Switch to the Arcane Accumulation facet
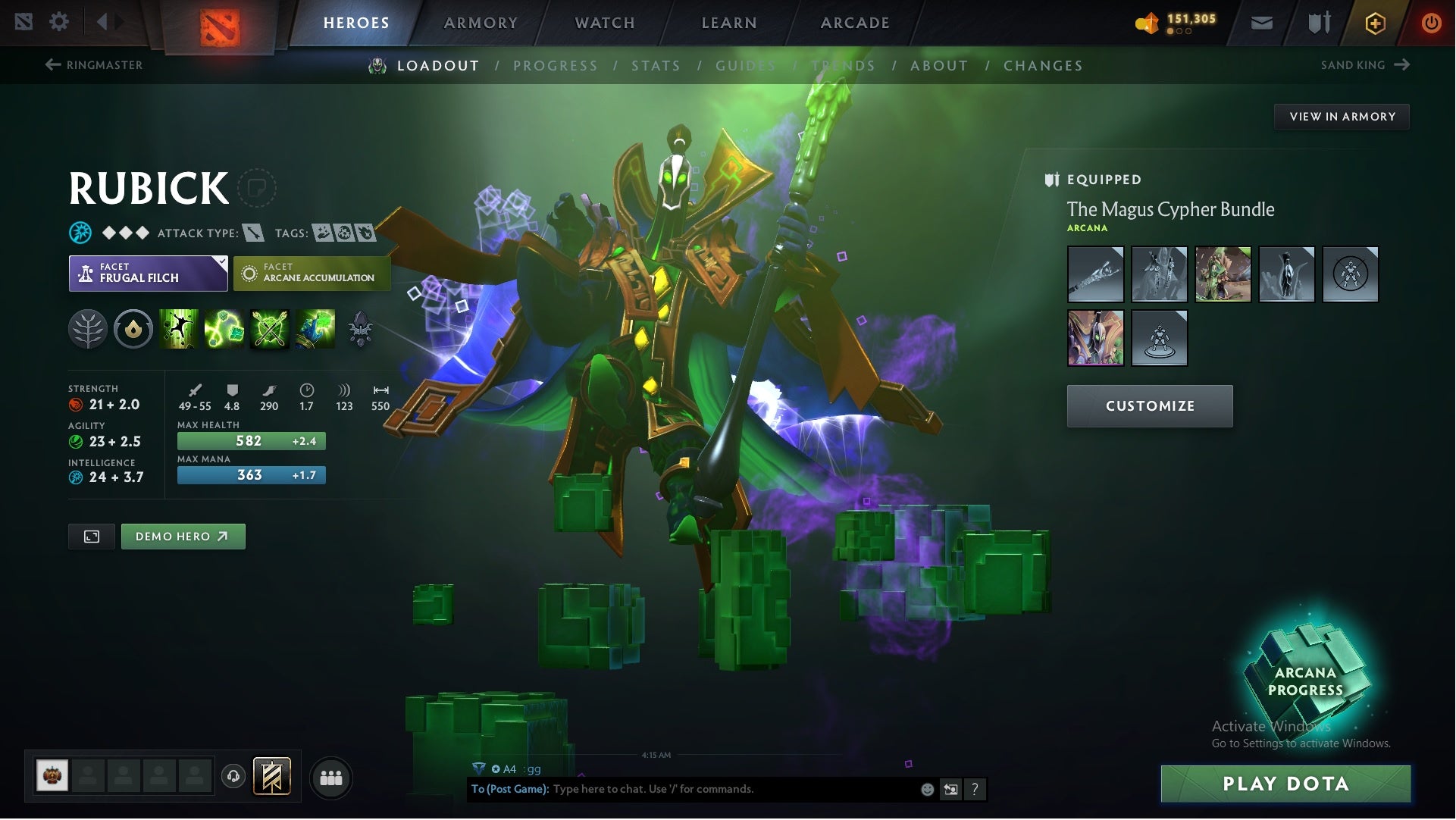 [x=312, y=273]
